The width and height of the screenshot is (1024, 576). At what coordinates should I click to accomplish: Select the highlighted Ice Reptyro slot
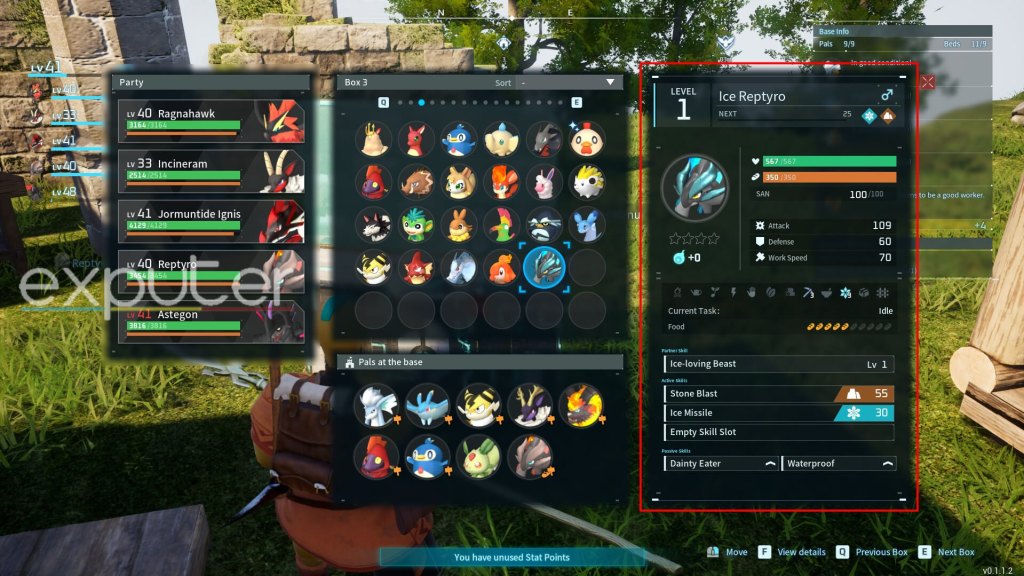[544, 268]
